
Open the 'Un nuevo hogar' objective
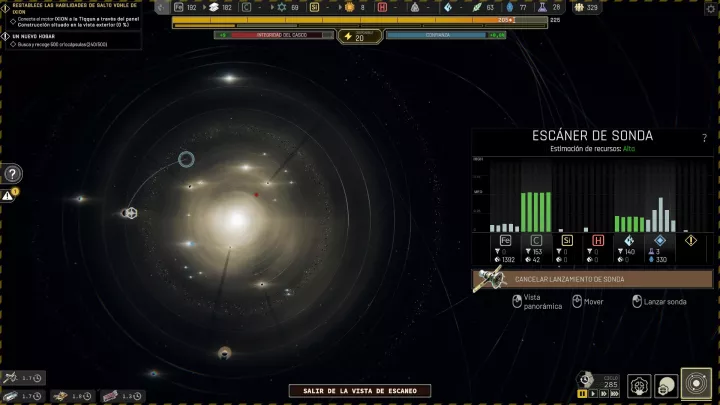click(x=40, y=36)
